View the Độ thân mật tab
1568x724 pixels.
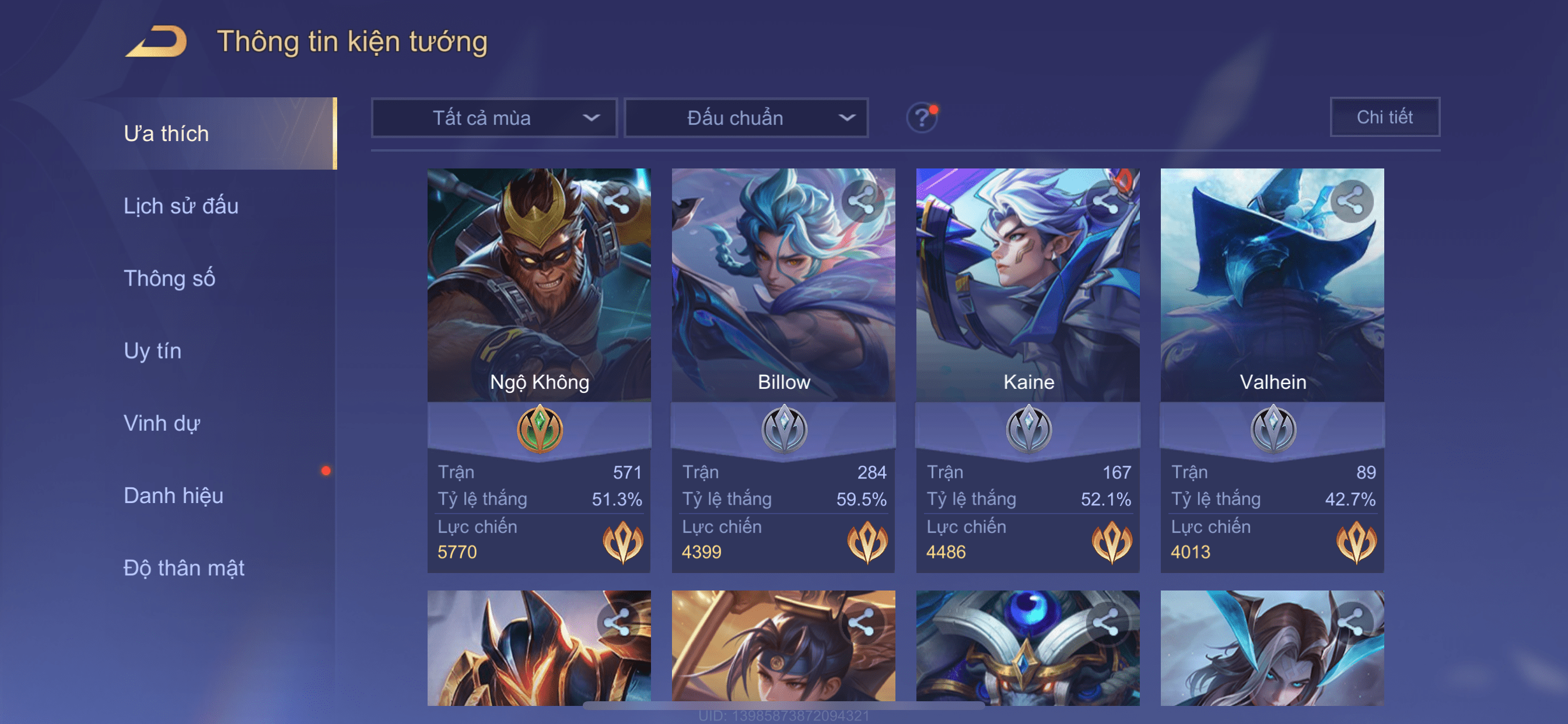(x=184, y=568)
